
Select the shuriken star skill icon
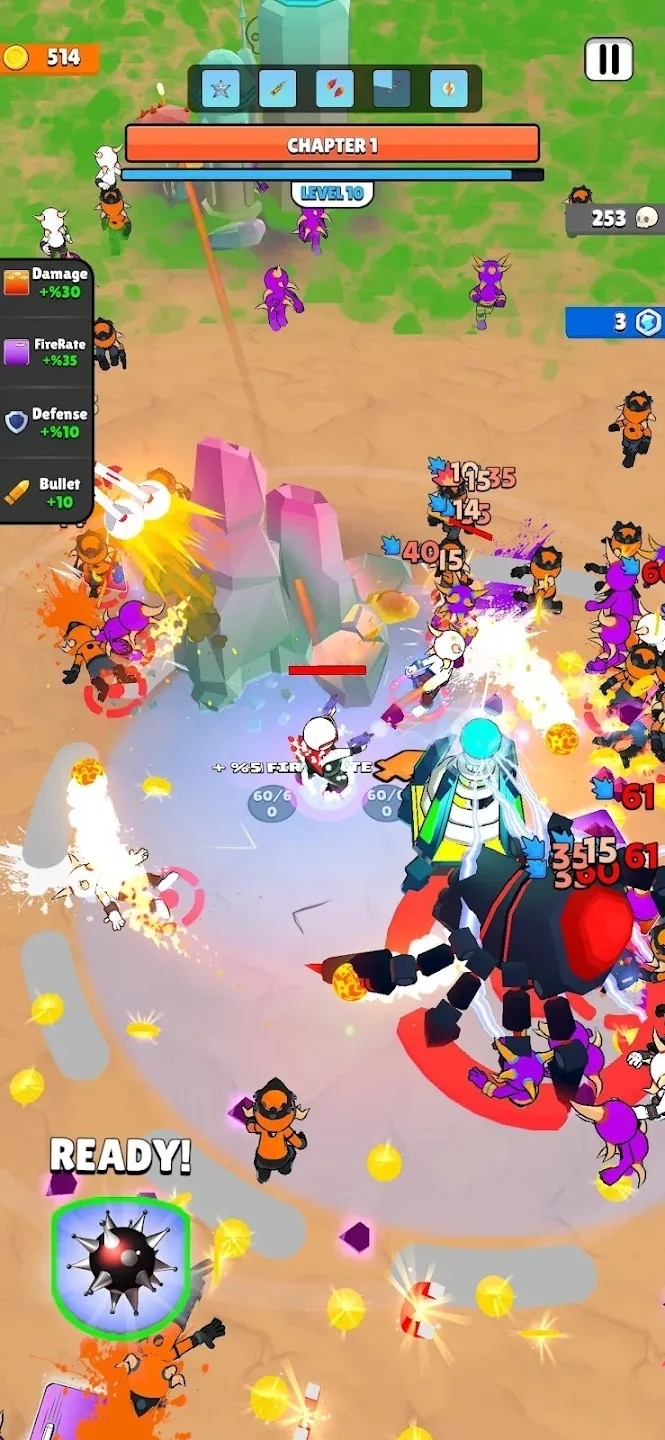[x=220, y=89]
